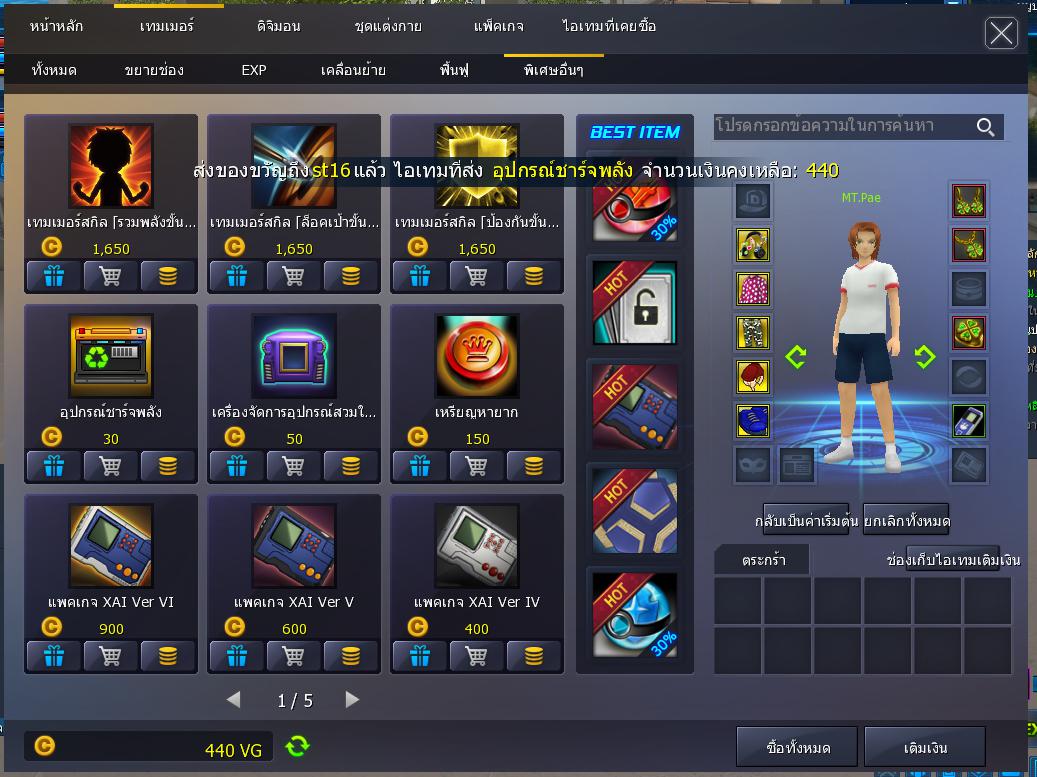This screenshot has height=777, width=1037.
Task: Select the แพ็คเกจ tab
Action: coord(498,26)
